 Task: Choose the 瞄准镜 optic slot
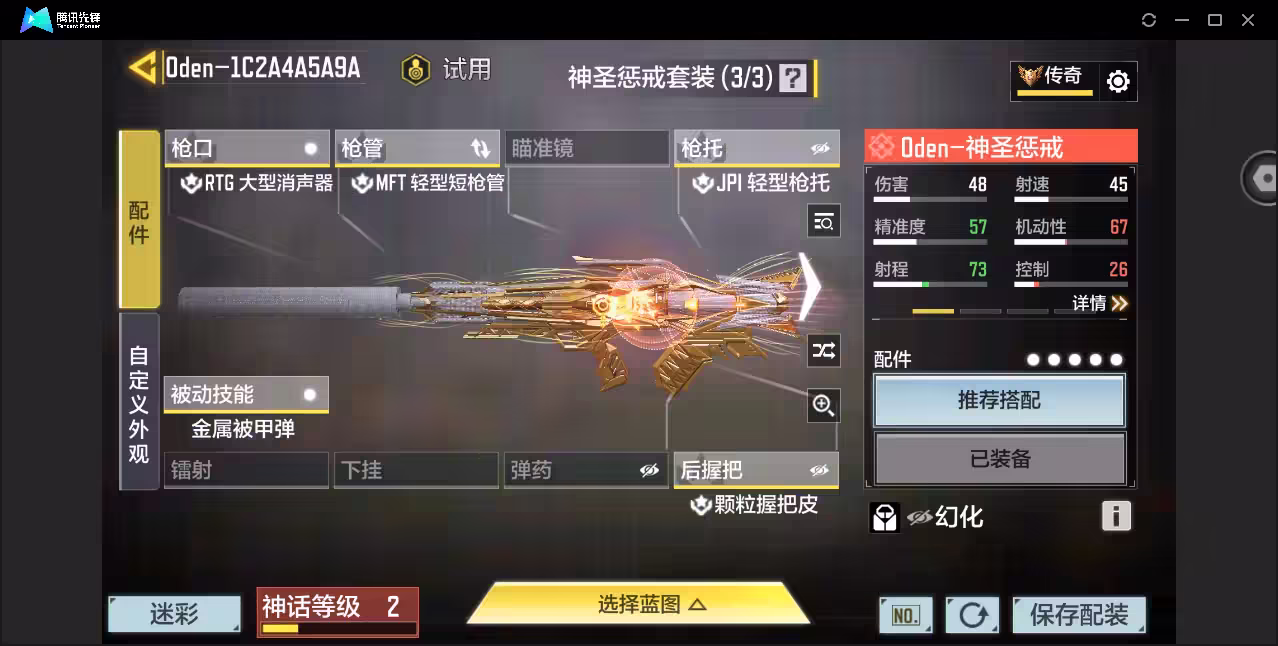(586, 149)
